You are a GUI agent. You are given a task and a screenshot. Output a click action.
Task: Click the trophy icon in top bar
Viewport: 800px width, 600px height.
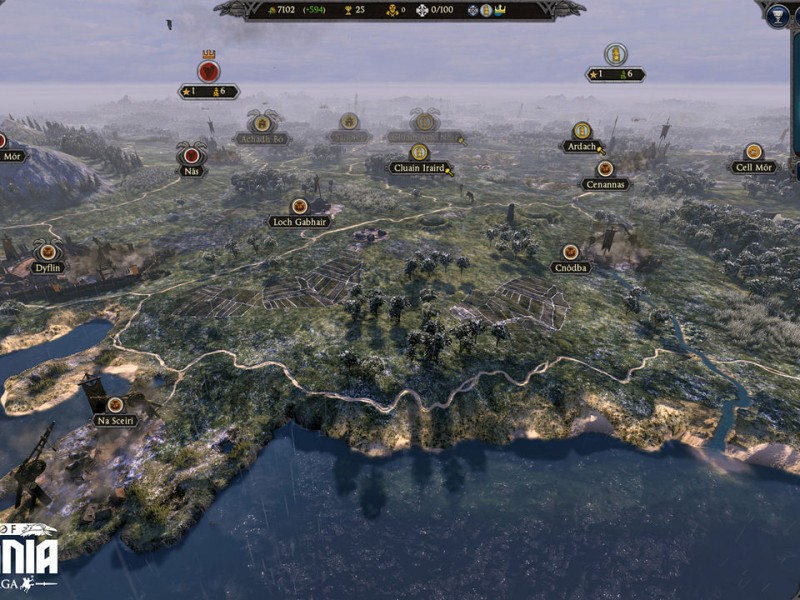tap(347, 10)
